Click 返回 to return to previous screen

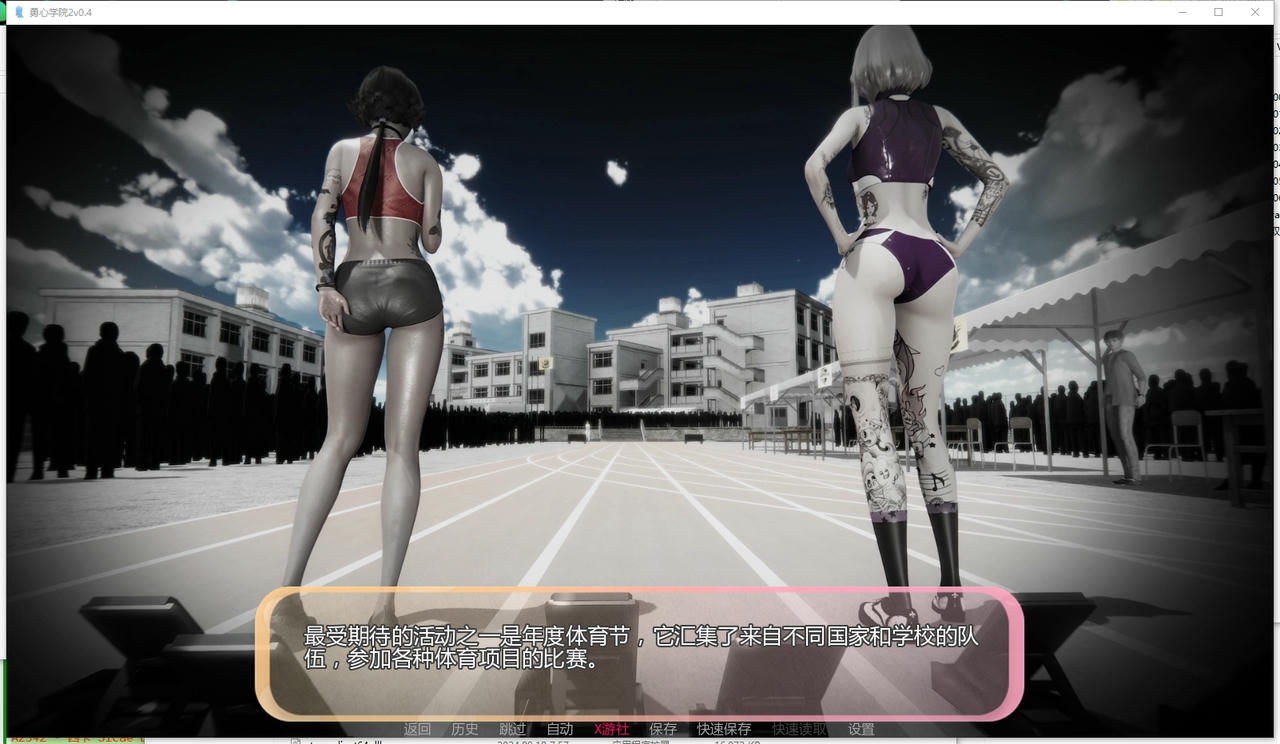417,729
